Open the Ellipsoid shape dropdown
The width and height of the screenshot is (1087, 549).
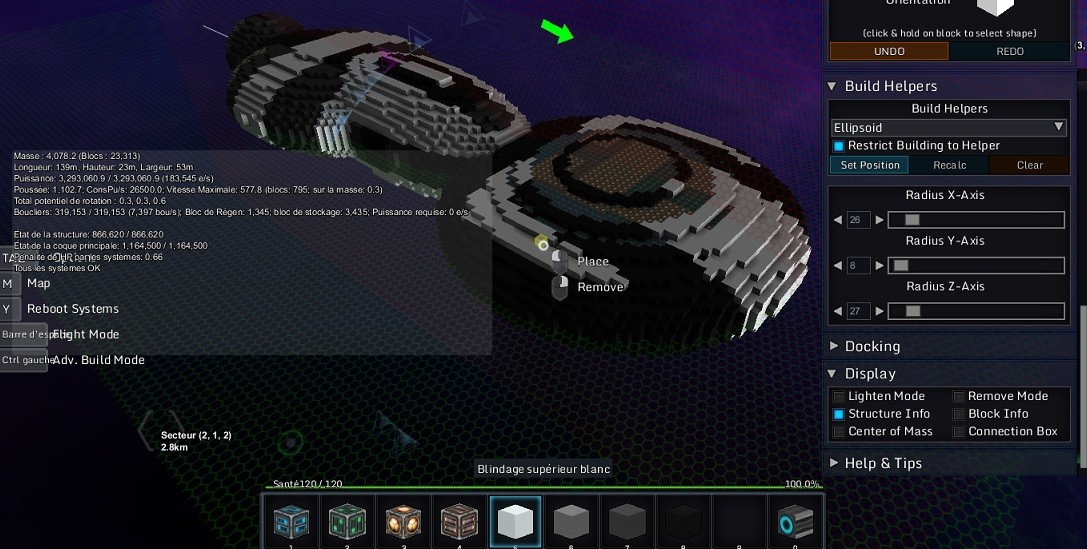(948, 127)
